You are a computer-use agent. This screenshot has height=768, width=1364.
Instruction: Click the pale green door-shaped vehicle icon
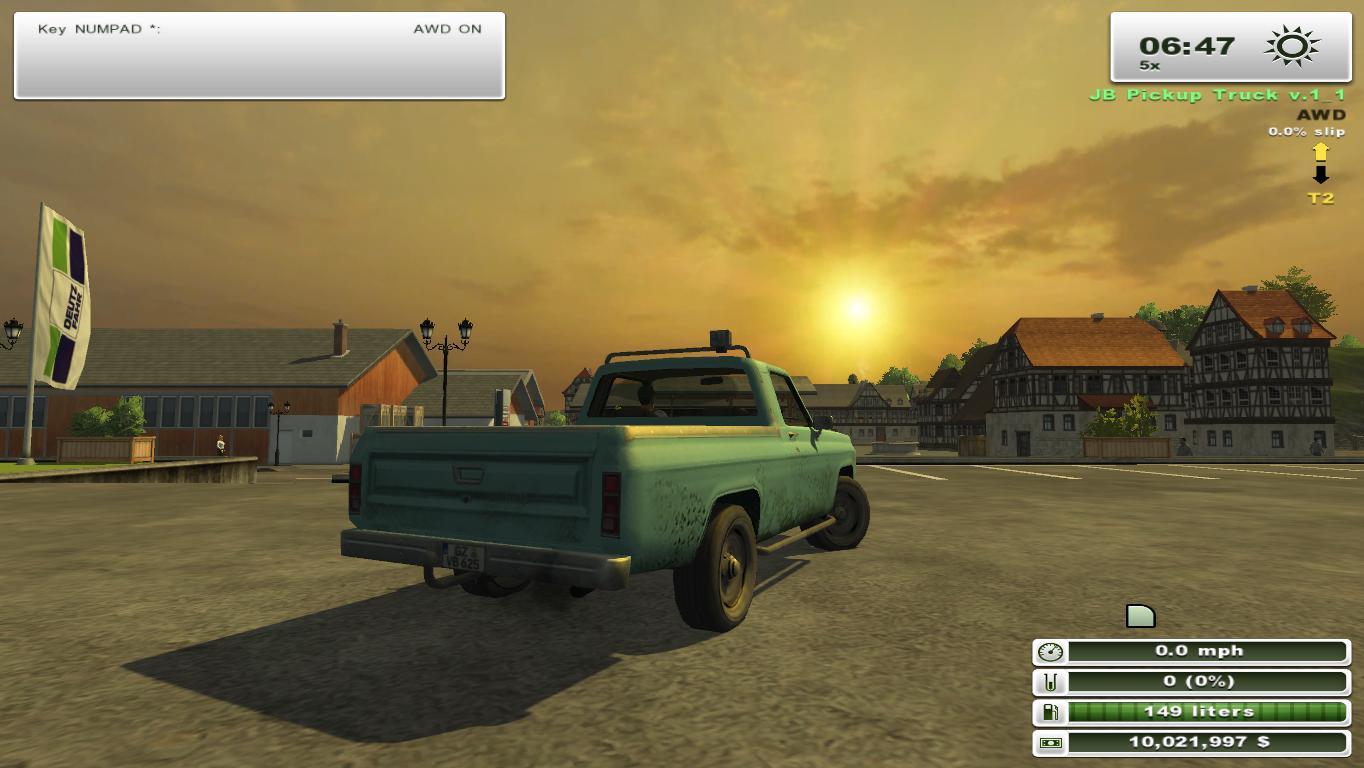1140,616
